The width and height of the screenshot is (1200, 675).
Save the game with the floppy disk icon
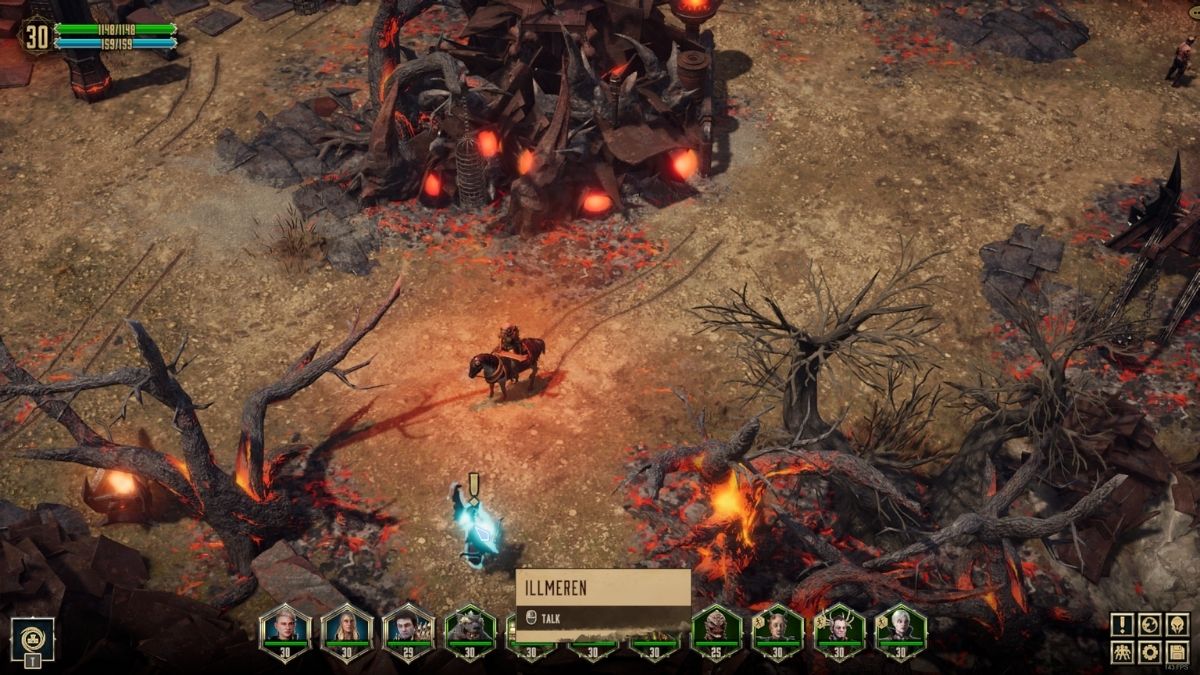tap(1177, 652)
